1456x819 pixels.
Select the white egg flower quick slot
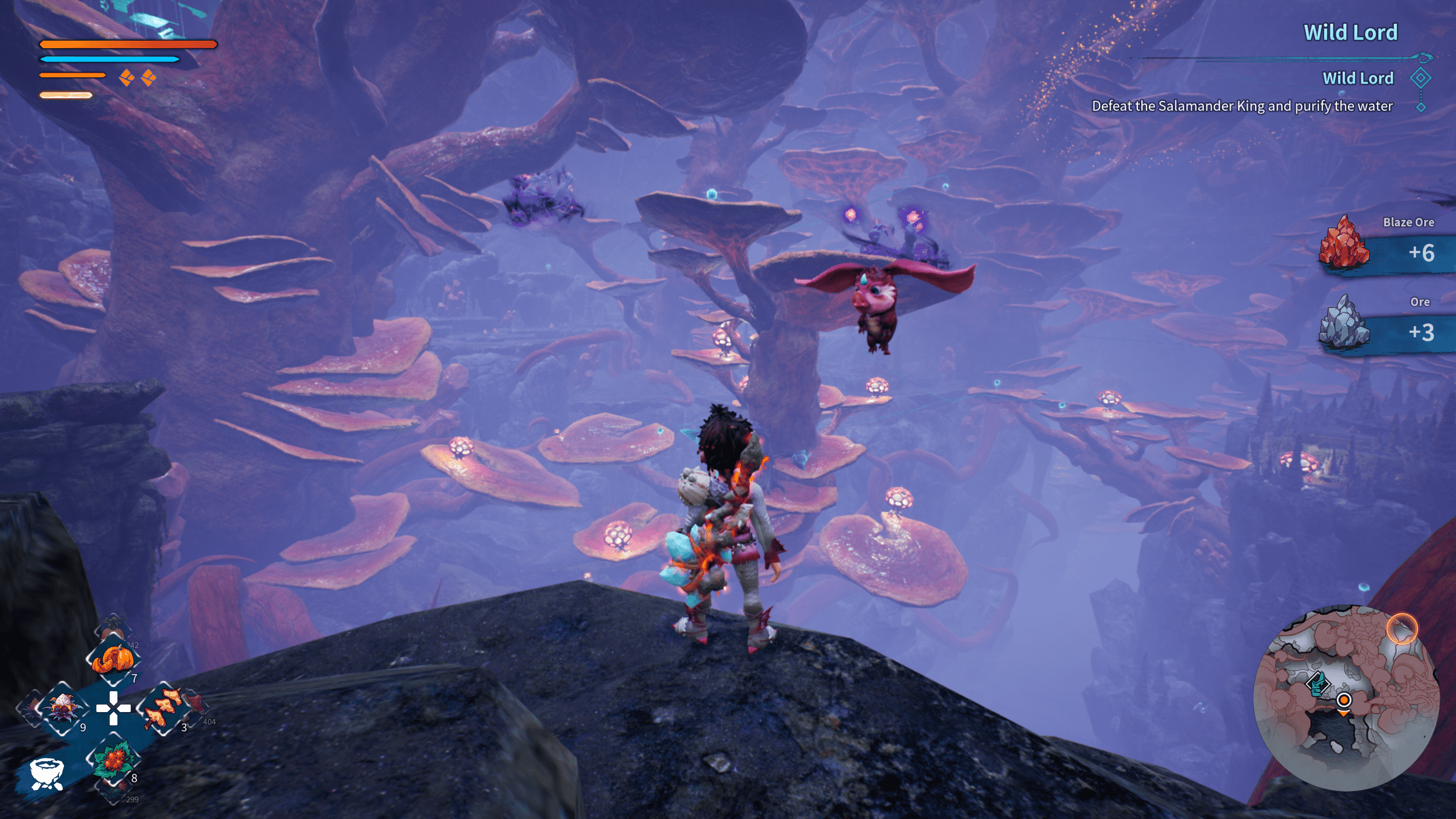point(63,709)
